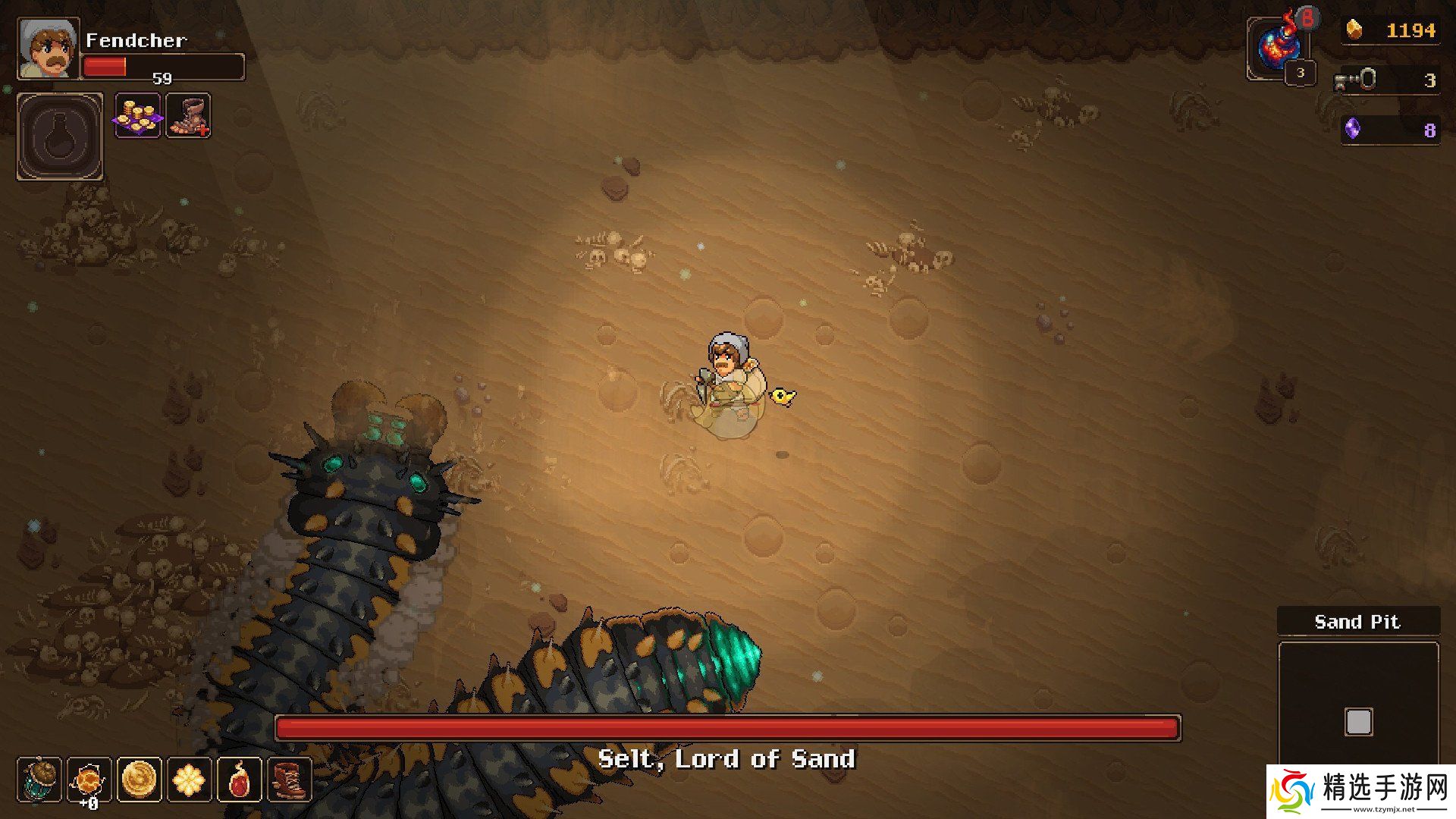
Task: Select the empty potion flask slot
Action: click(x=60, y=136)
